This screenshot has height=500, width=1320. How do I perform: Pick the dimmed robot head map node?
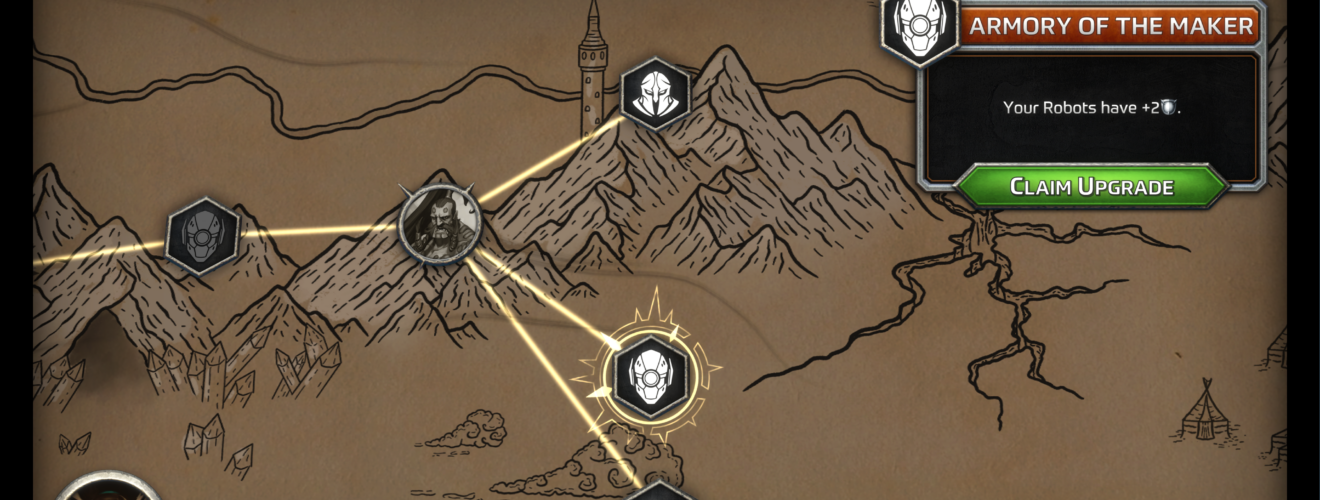tap(202, 236)
